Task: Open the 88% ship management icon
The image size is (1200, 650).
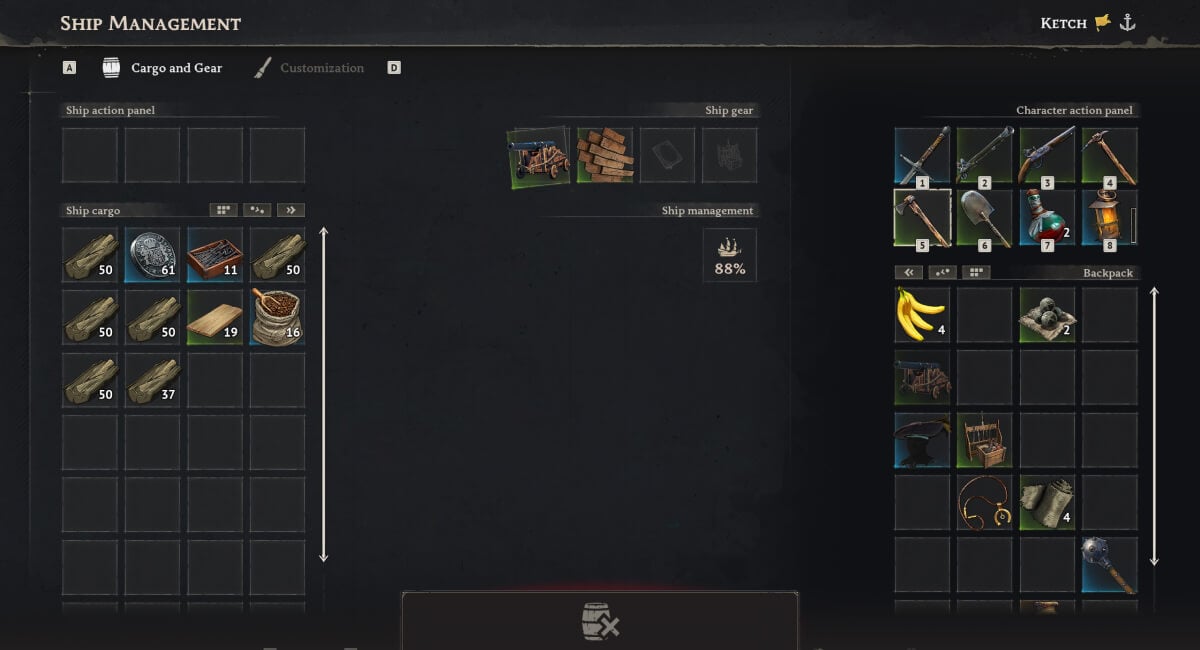Action: pyautogui.click(x=730, y=255)
